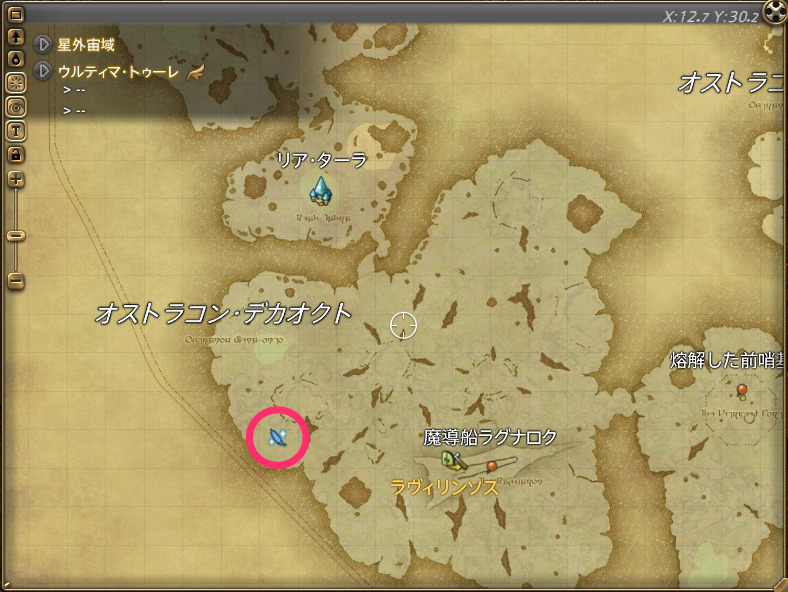Click the padlock map lock button
This screenshot has width=788, height=592.
click(16, 153)
